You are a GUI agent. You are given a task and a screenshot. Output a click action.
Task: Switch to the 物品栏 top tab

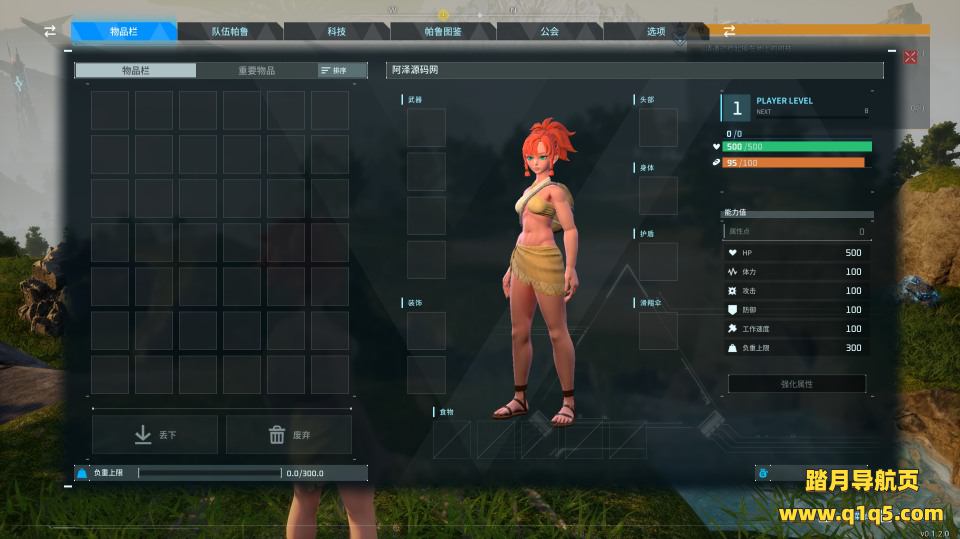(124, 32)
